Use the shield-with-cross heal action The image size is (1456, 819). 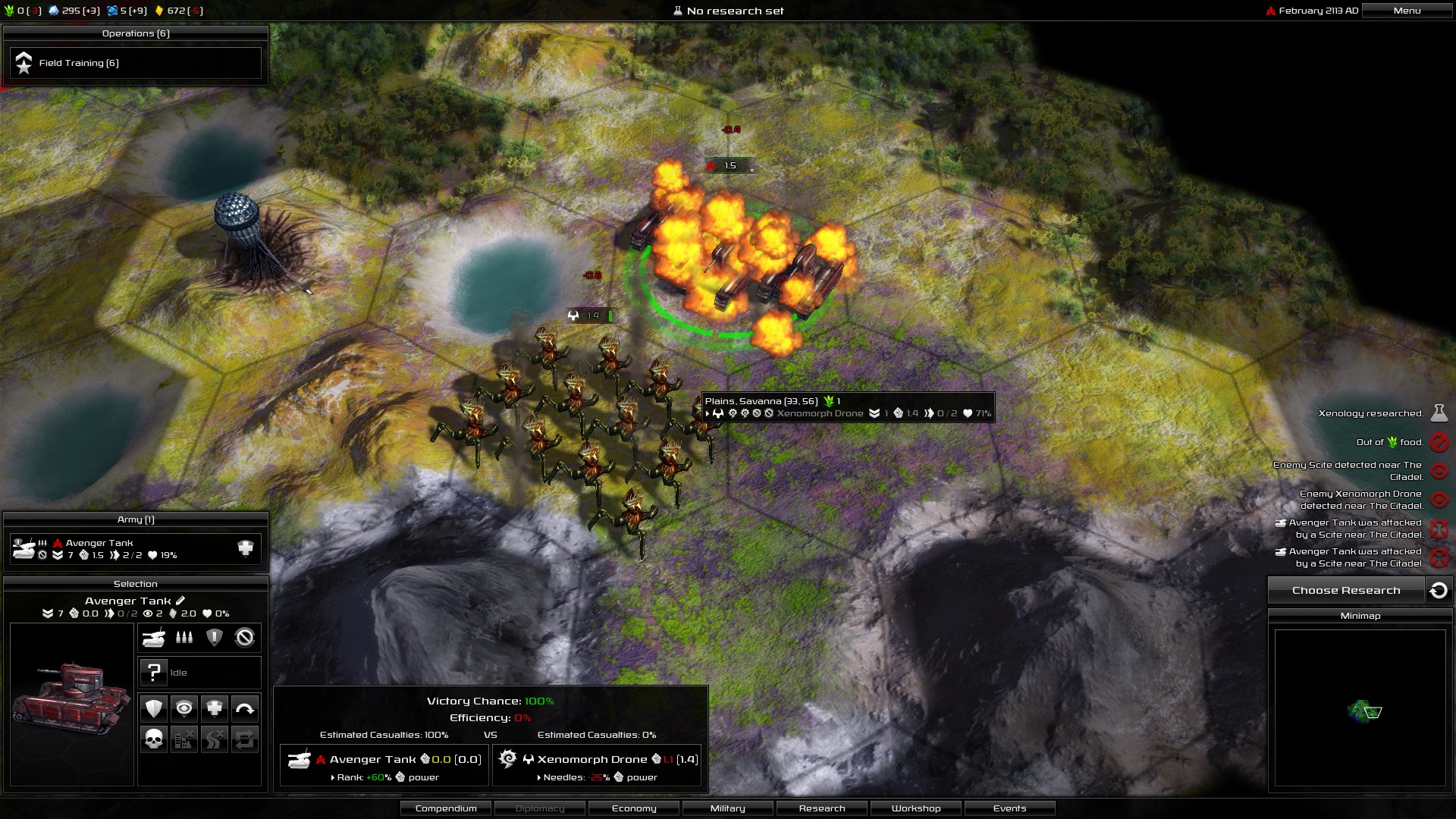point(215,709)
